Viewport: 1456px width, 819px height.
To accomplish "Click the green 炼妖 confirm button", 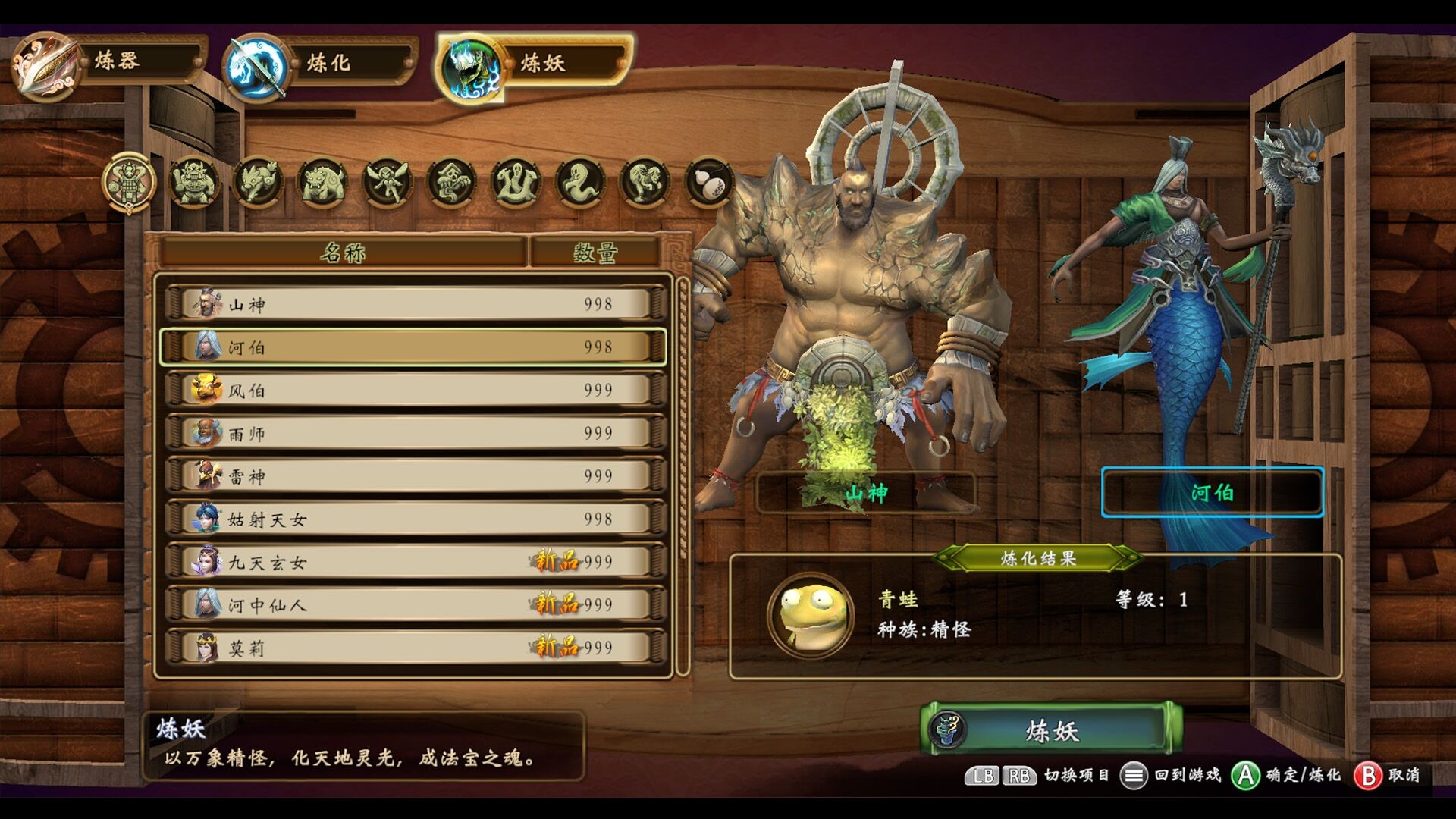I will [x=1051, y=730].
